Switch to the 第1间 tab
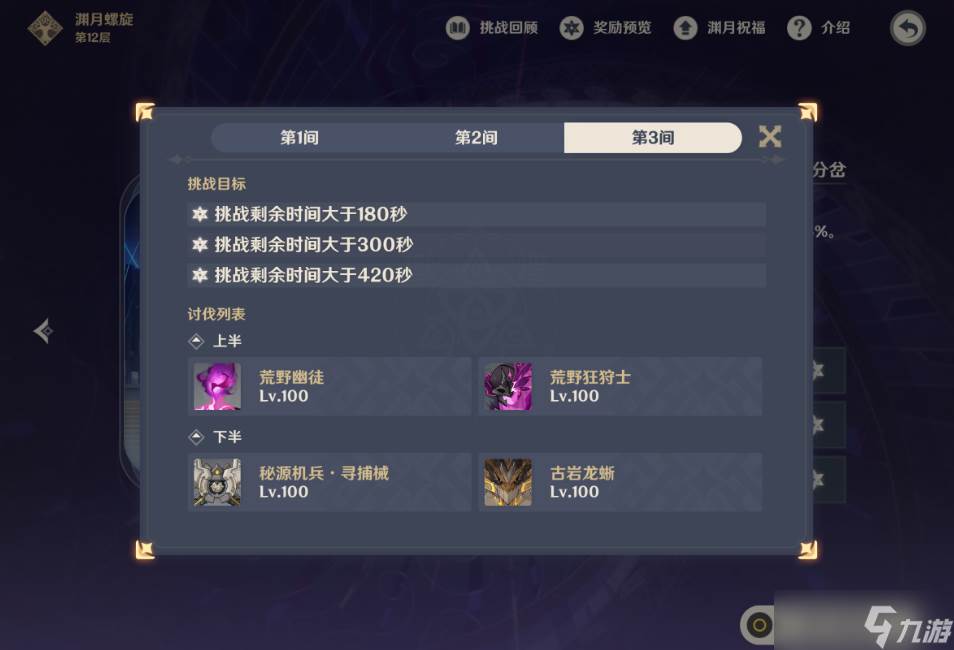Image resolution: width=954 pixels, height=650 pixels. [299, 138]
